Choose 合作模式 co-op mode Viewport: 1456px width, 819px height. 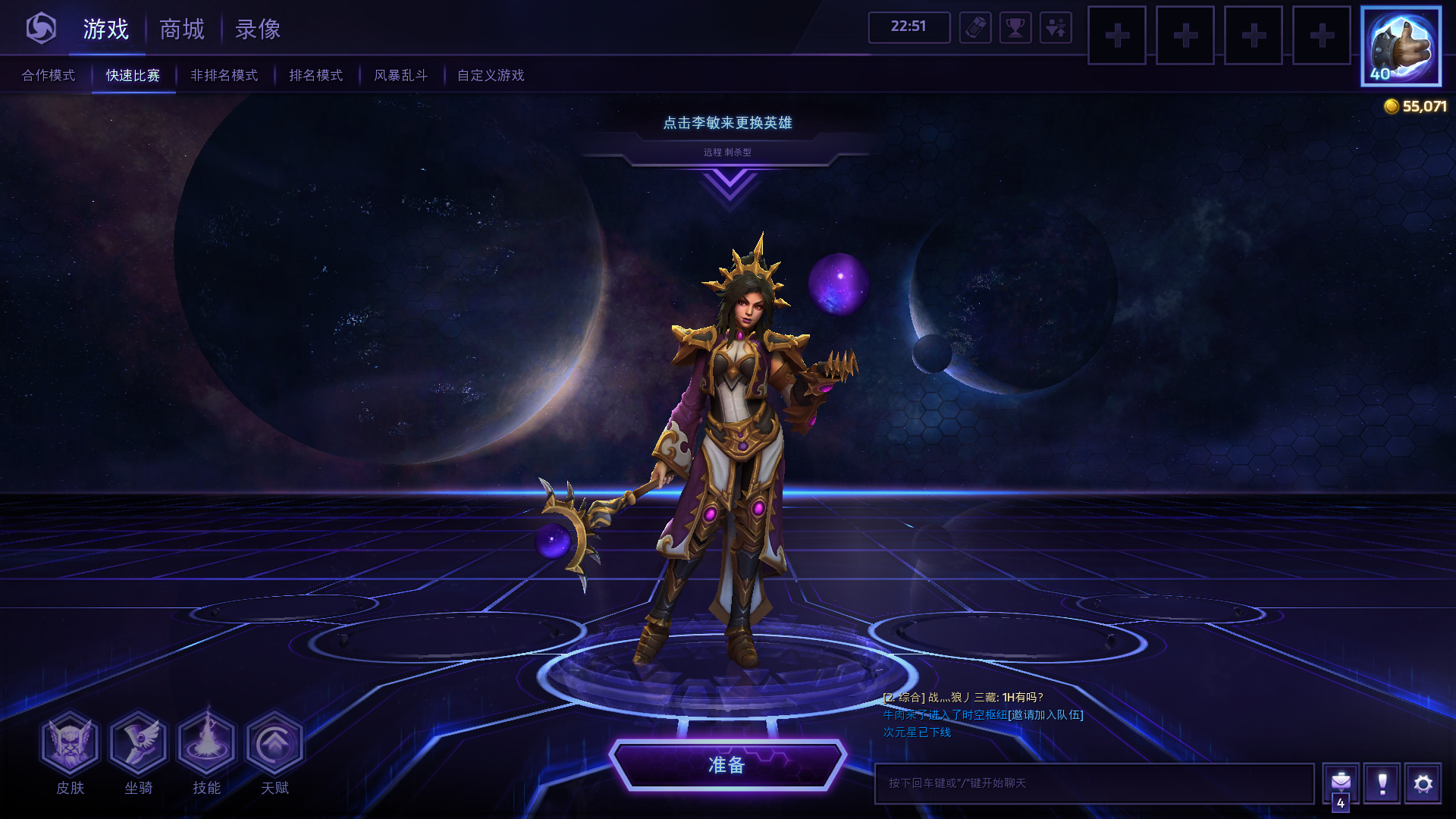[49, 75]
